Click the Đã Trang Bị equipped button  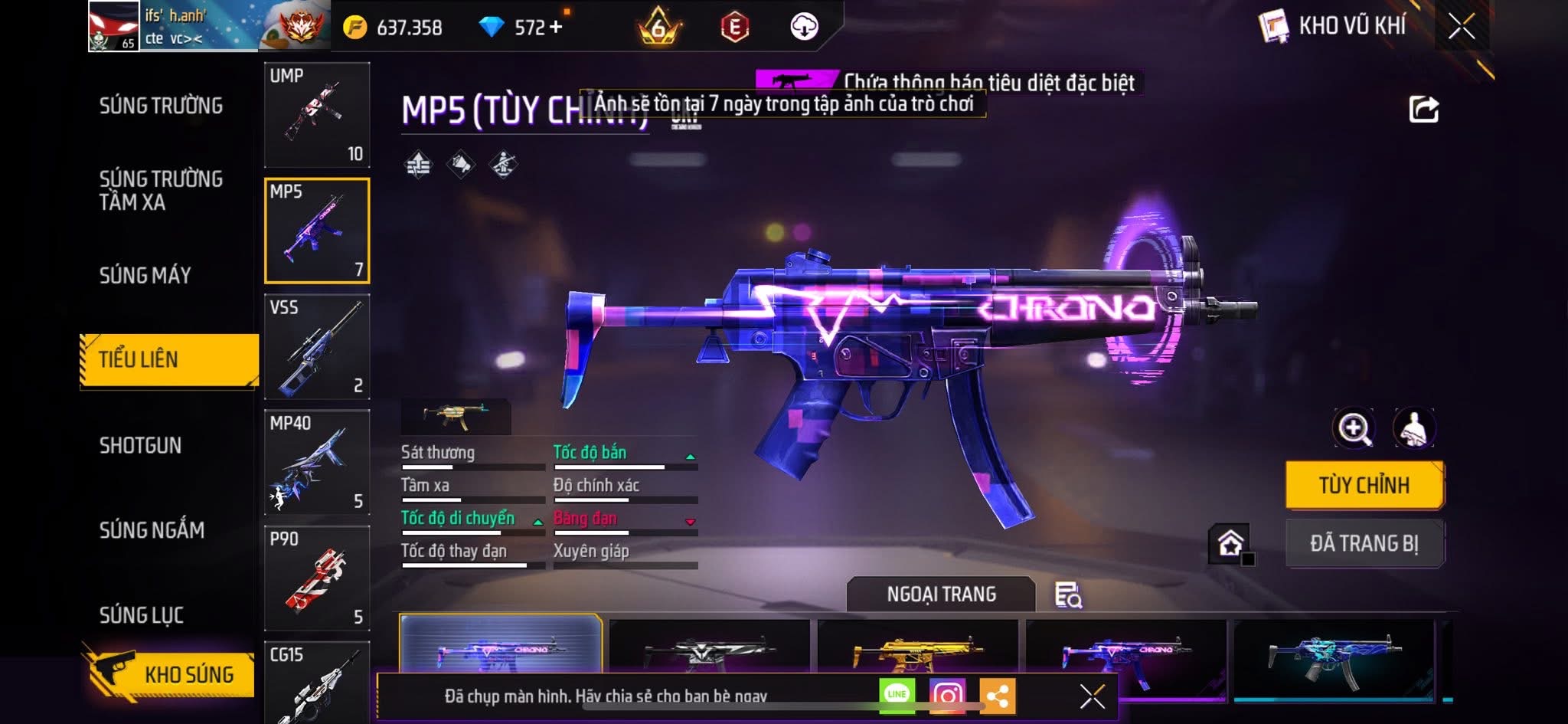[1364, 543]
